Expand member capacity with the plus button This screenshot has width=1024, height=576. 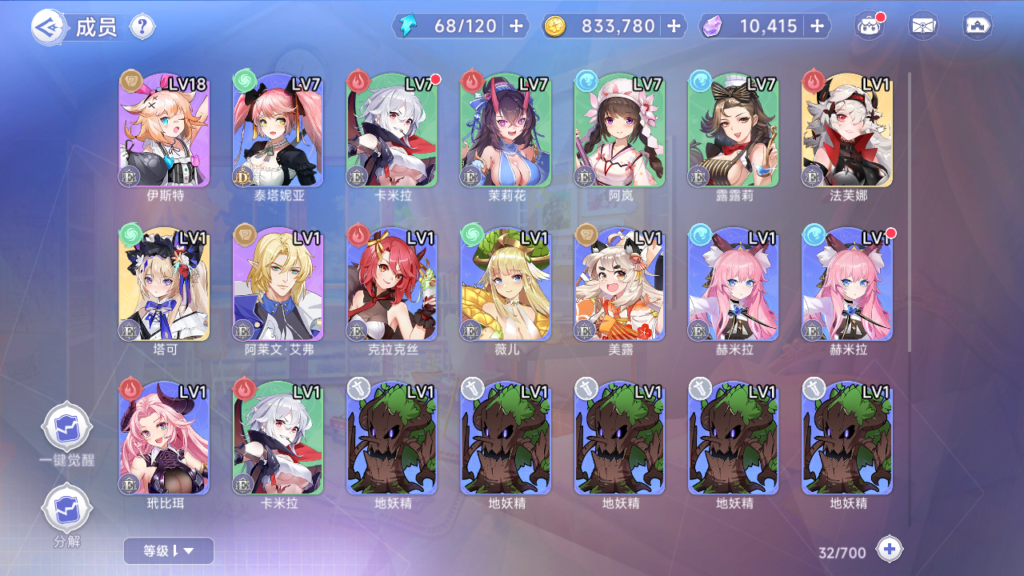[x=889, y=549]
